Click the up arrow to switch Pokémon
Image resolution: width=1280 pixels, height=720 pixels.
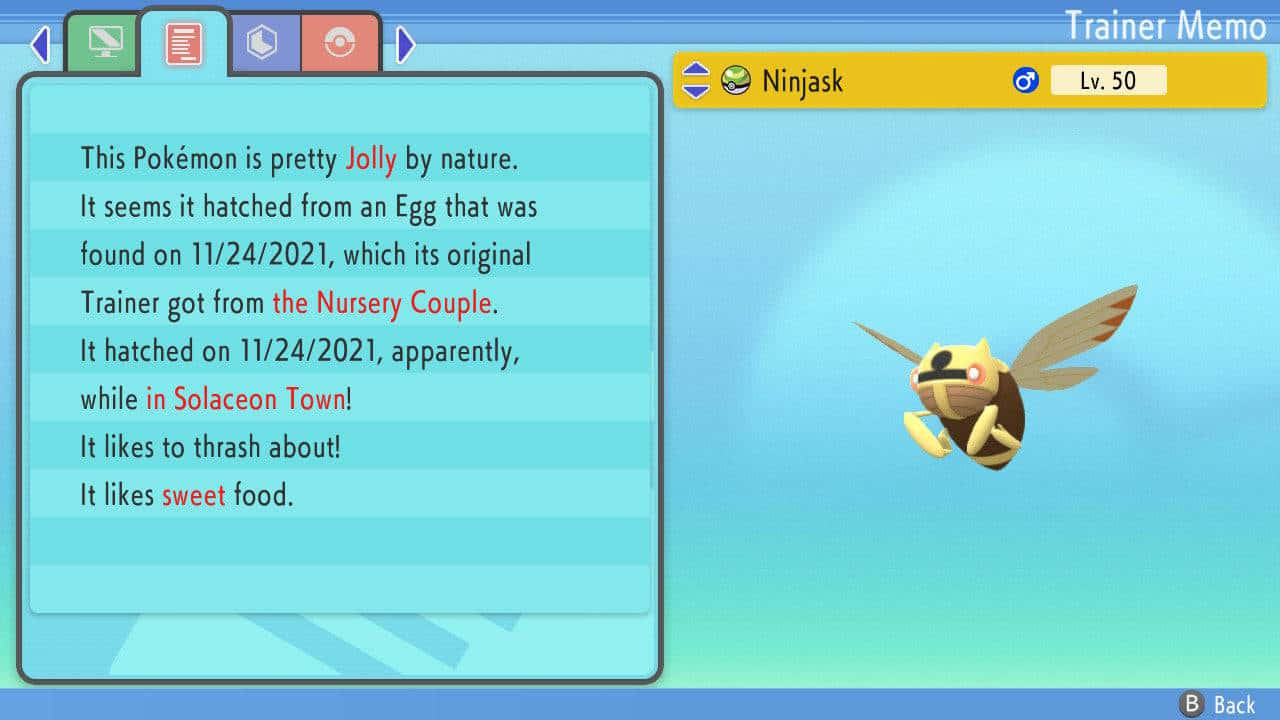[x=694, y=70]
